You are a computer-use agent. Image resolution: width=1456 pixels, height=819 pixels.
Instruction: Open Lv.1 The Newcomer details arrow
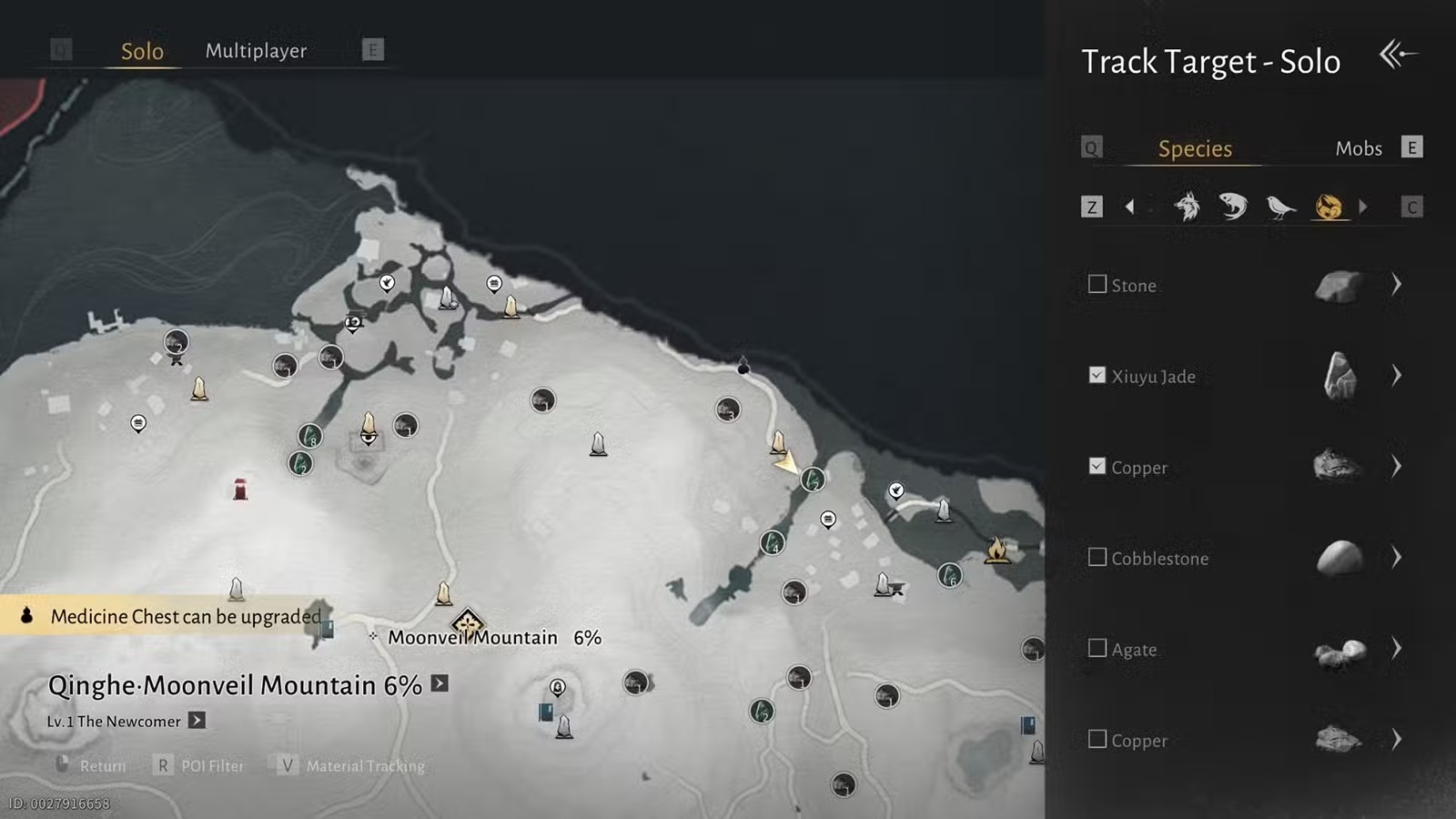coord(197,721)
